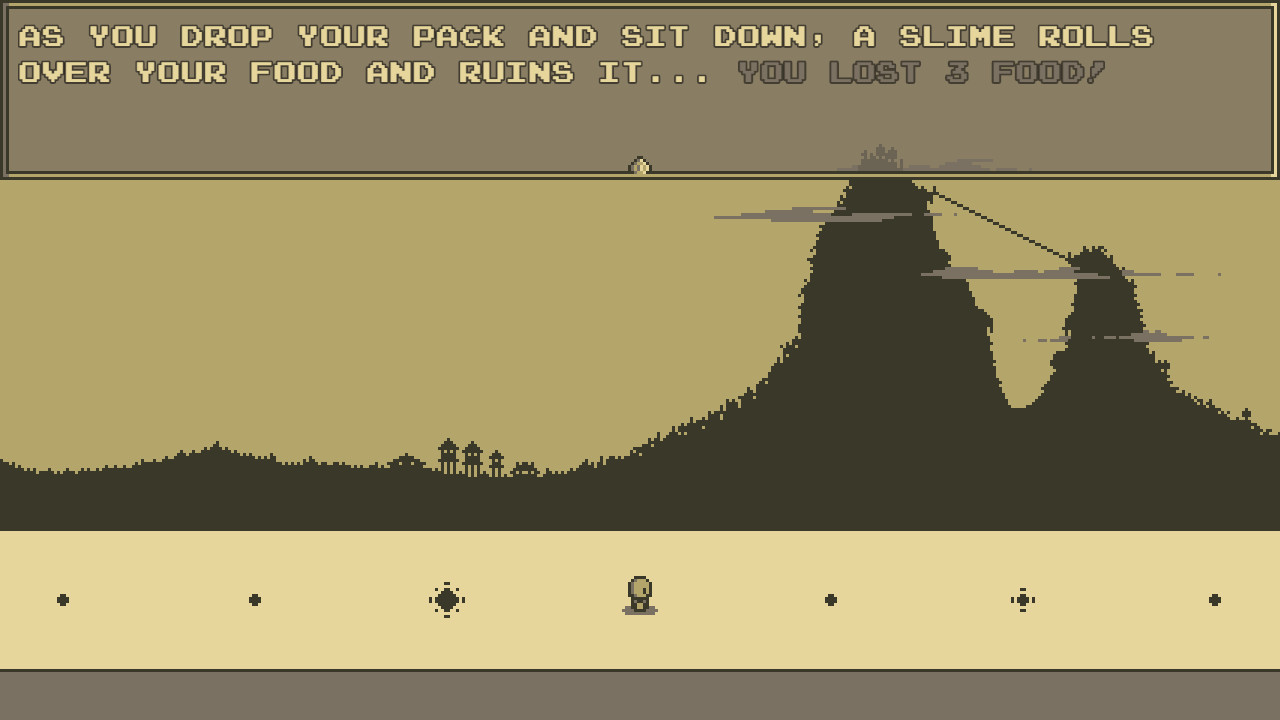The image size is (1280, 720).
Task: Click the second waypoint dot from the left
Action: click(x=255, y=599)
